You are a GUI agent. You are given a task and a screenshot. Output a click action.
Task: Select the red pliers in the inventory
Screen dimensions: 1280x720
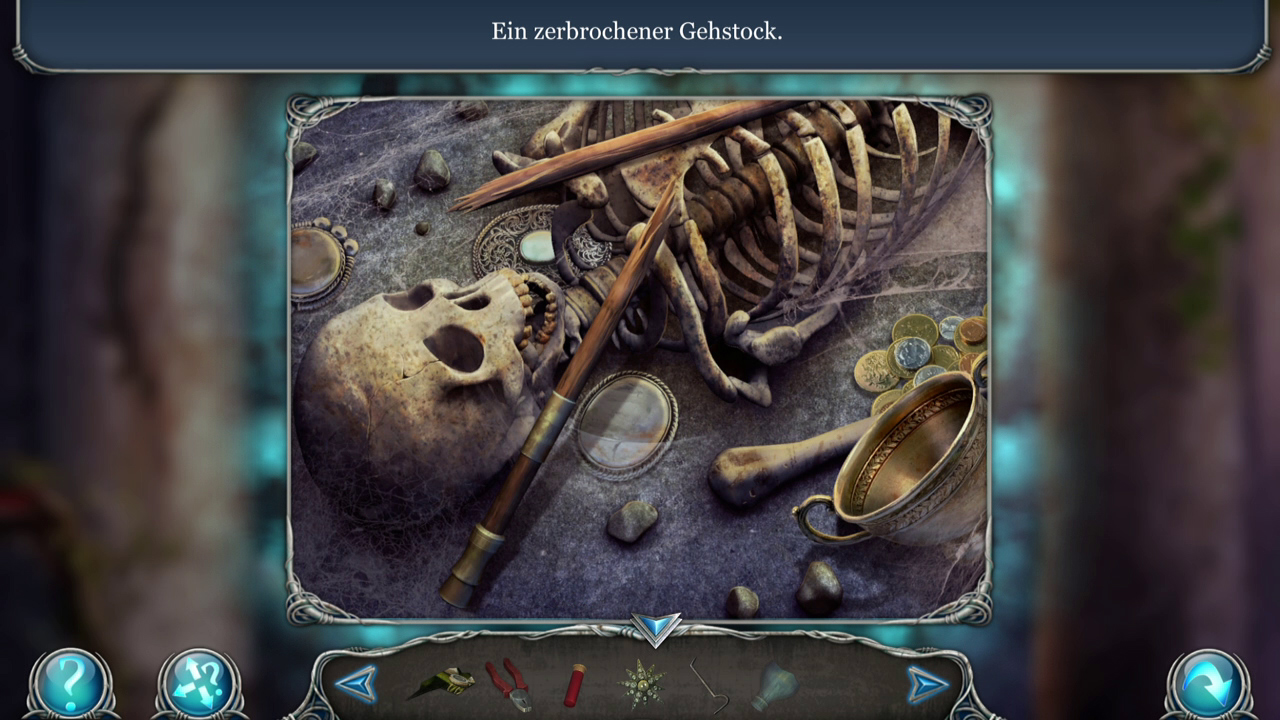tap(510, 686)
